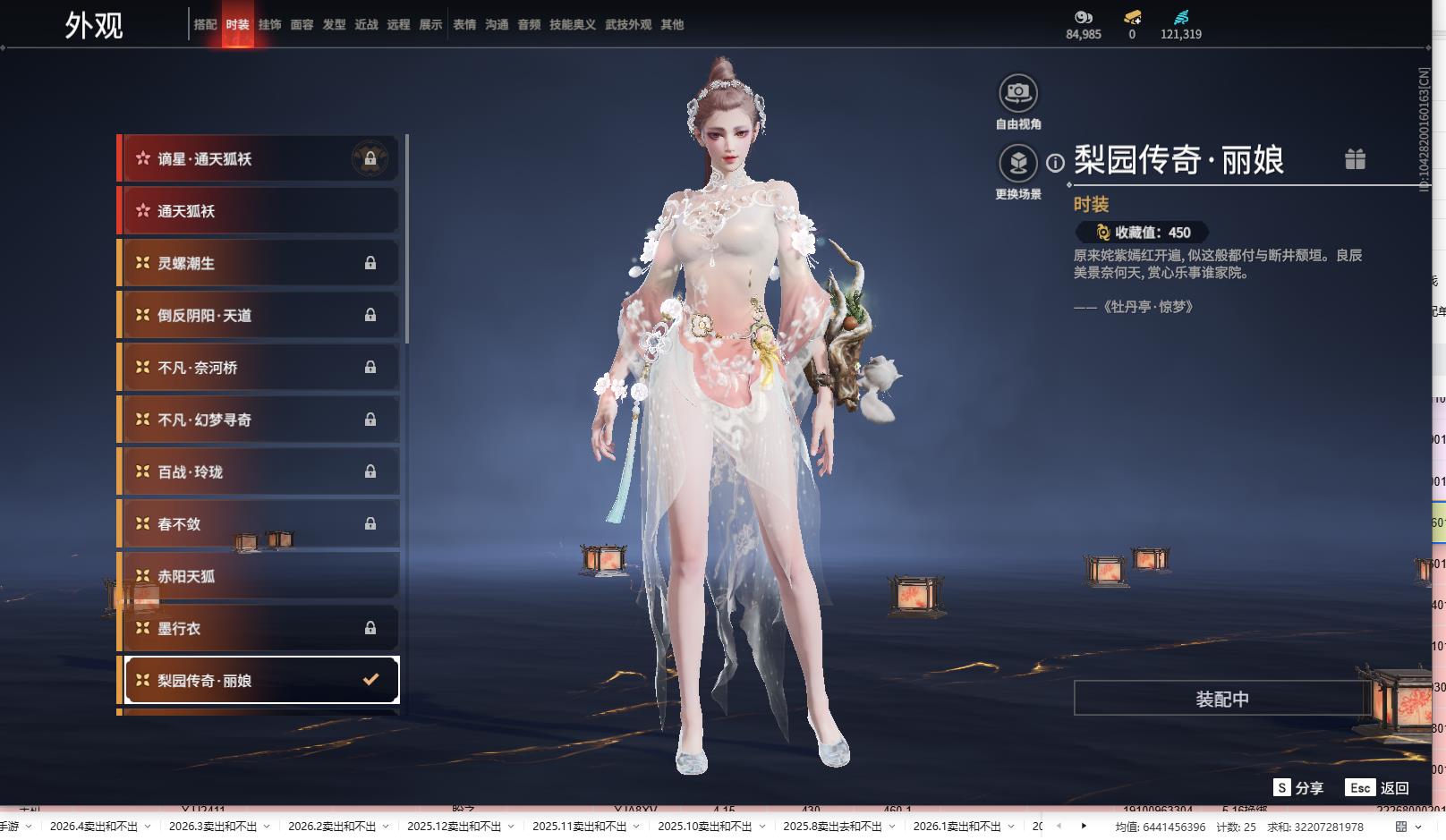The image size is (1446, 840).
Task: Open the 武技外观 tab
Action: point(628,25)
